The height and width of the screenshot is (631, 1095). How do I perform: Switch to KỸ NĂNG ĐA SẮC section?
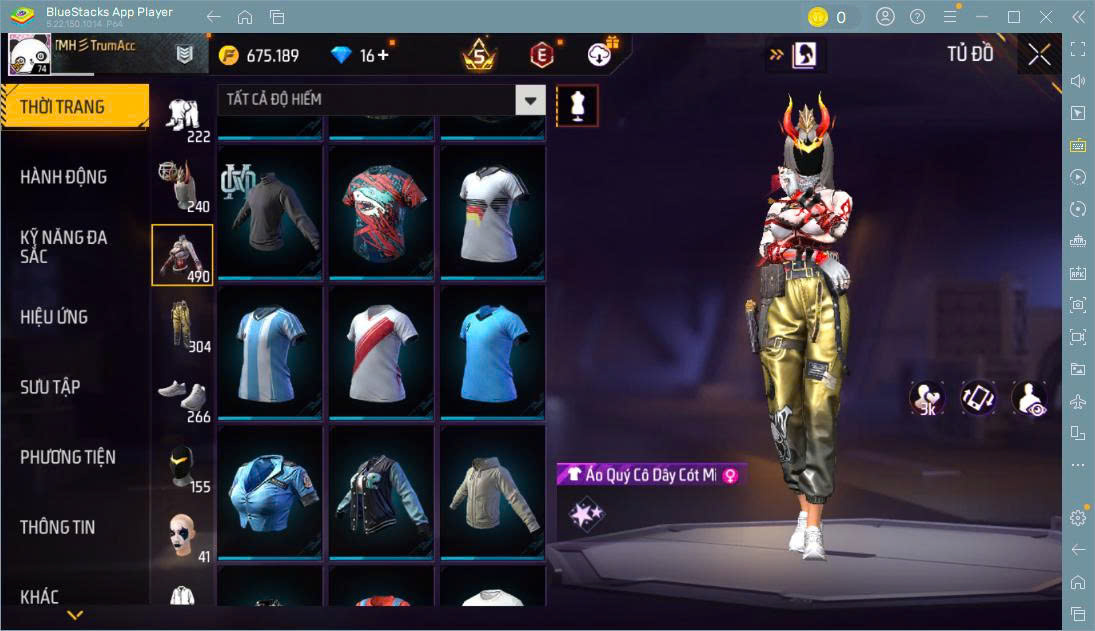coord(64,246)
